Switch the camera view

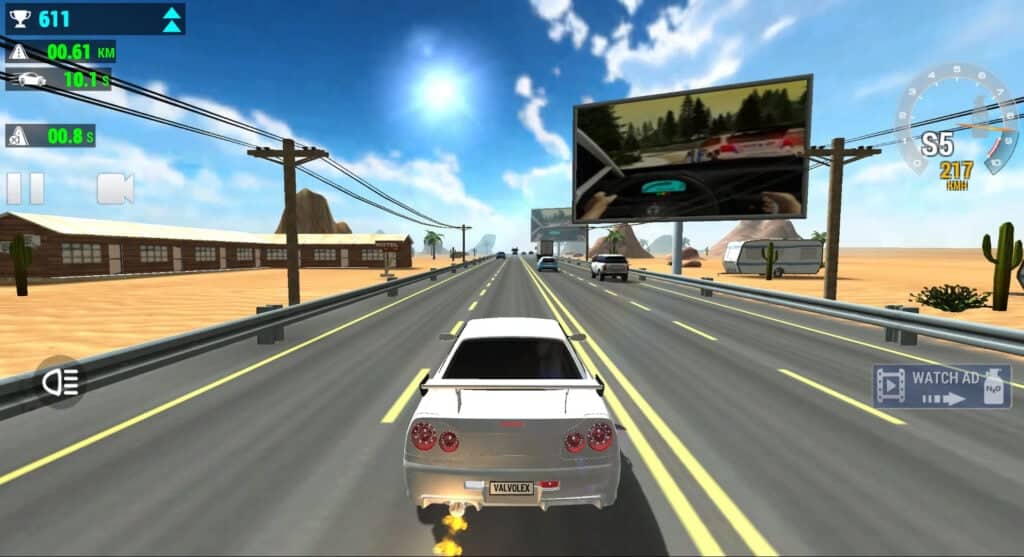click(114, 189)
